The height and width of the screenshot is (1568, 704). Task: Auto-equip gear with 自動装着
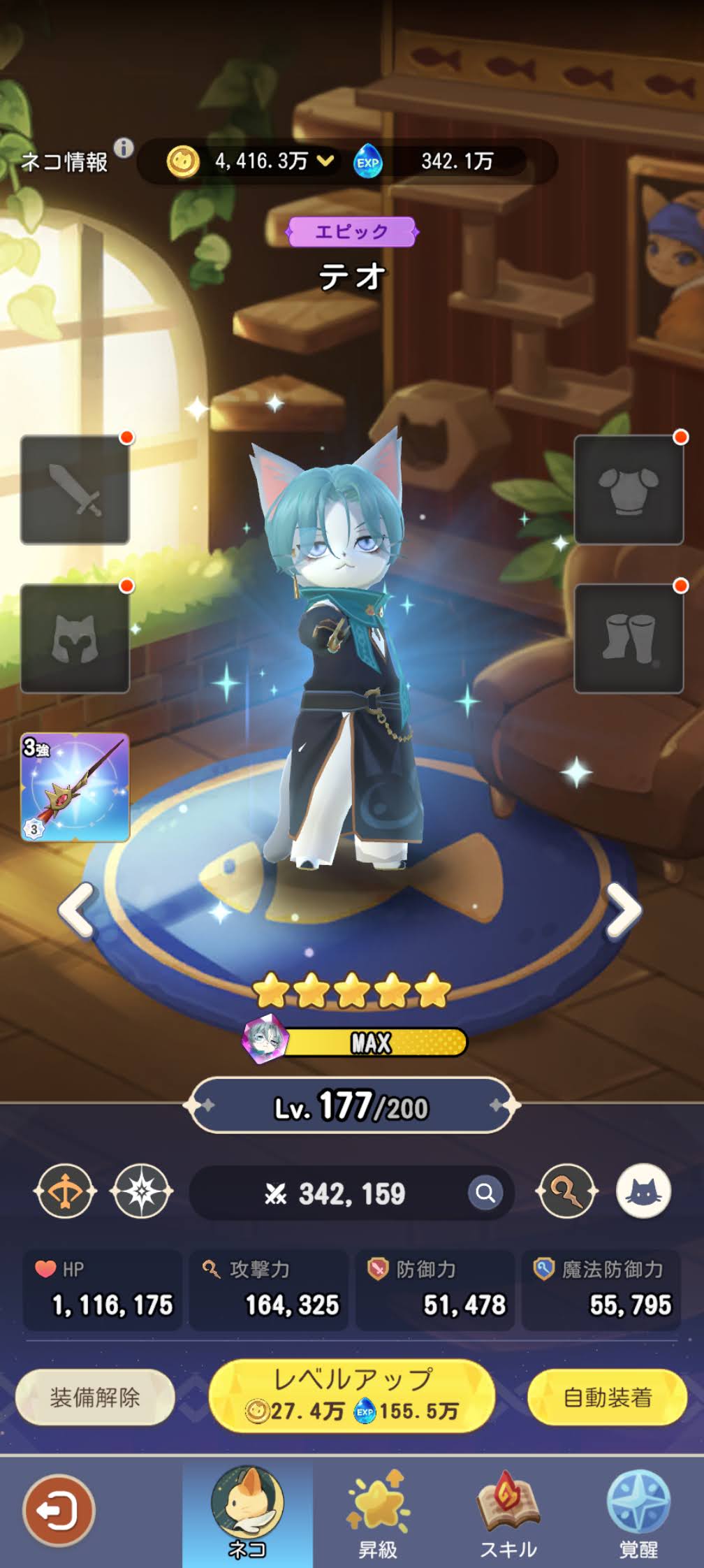pyautogui.click(x=608, y=1398)
